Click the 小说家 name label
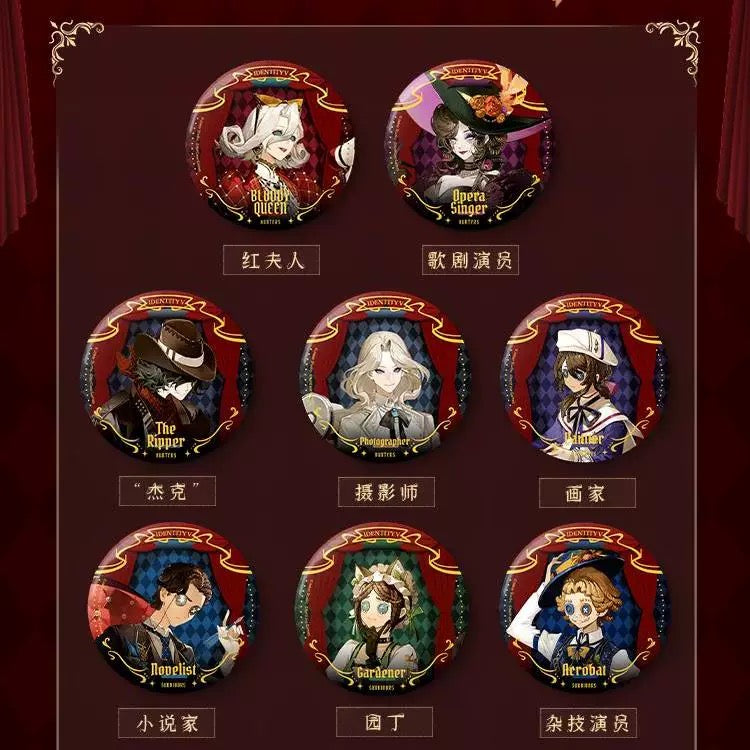 [x=167, y=722]
